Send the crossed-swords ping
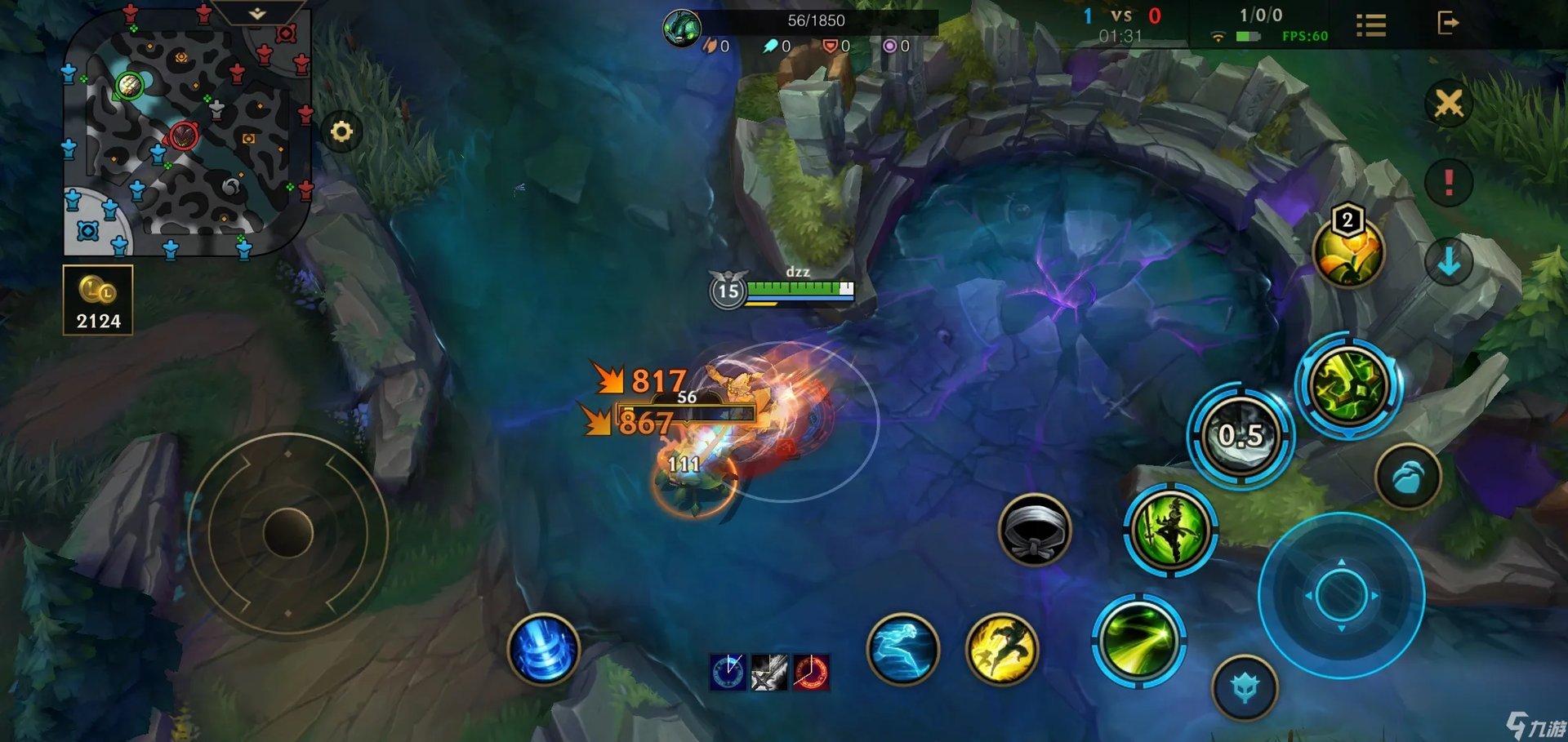This screenshot has width=1568, height=742. (1449, 103)
